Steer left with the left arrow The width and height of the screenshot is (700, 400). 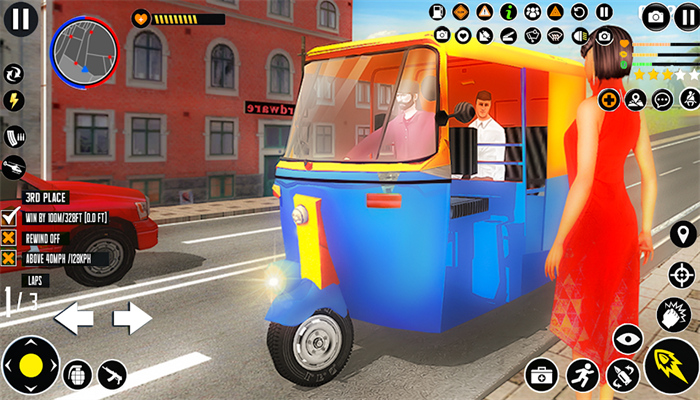(73, 319)
